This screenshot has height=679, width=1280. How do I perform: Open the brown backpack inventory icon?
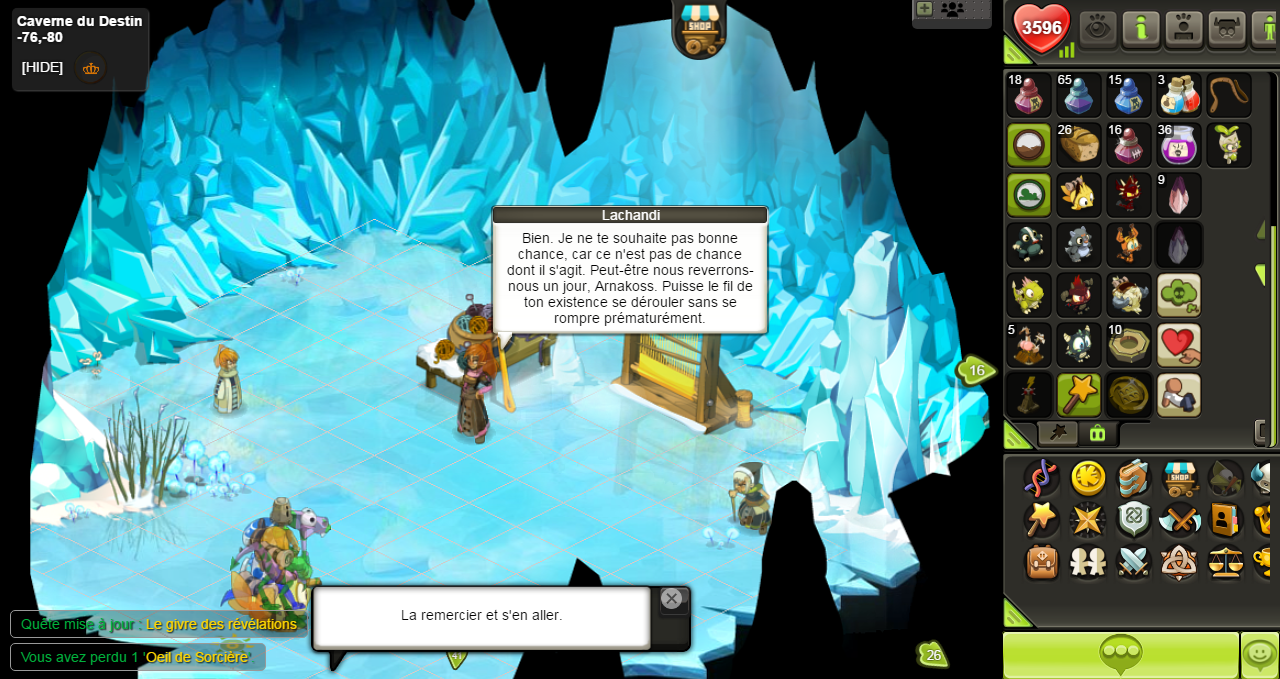[x=1042, y=562]
